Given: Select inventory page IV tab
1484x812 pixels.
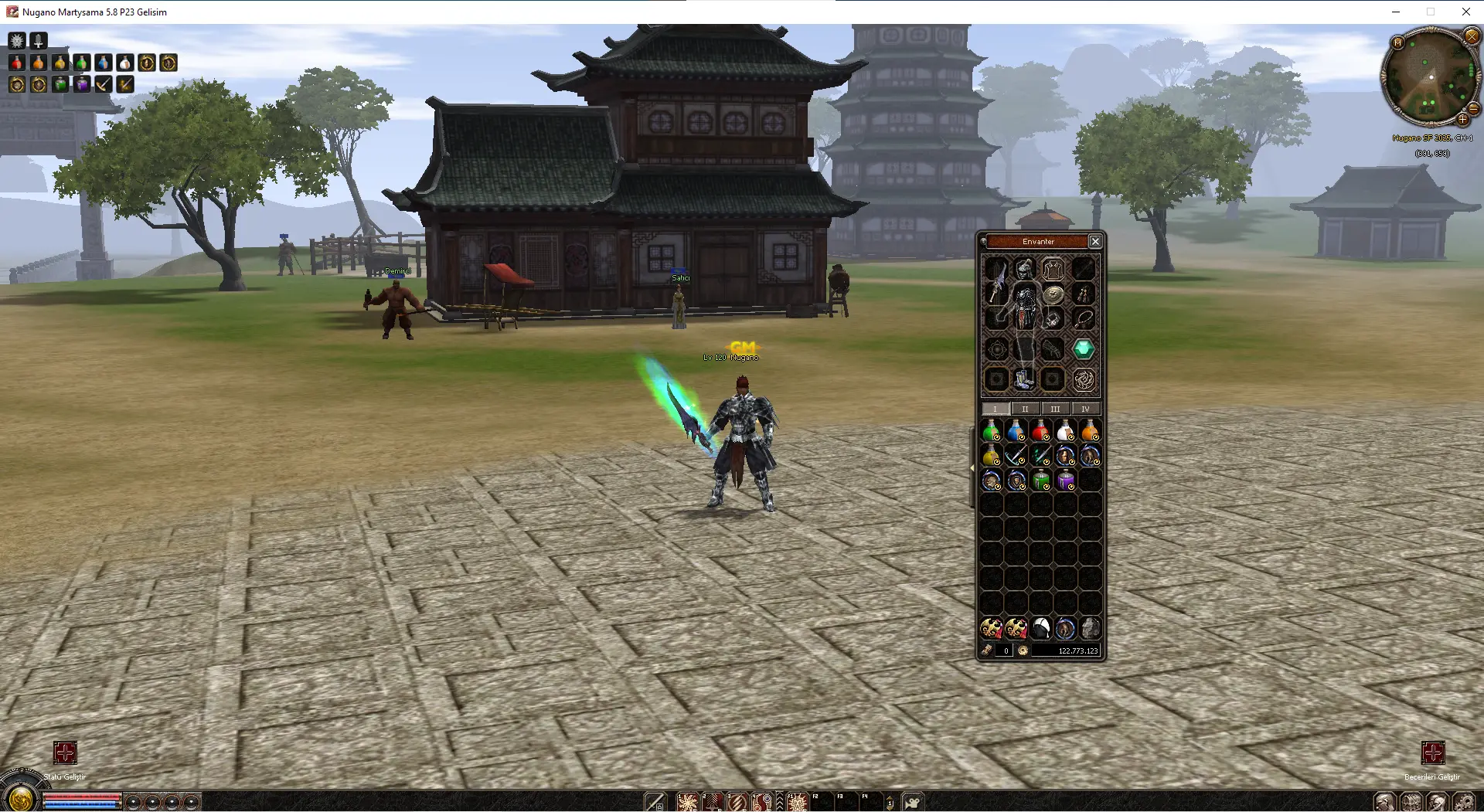Looking at the screenshot, I should (1085, 409).
